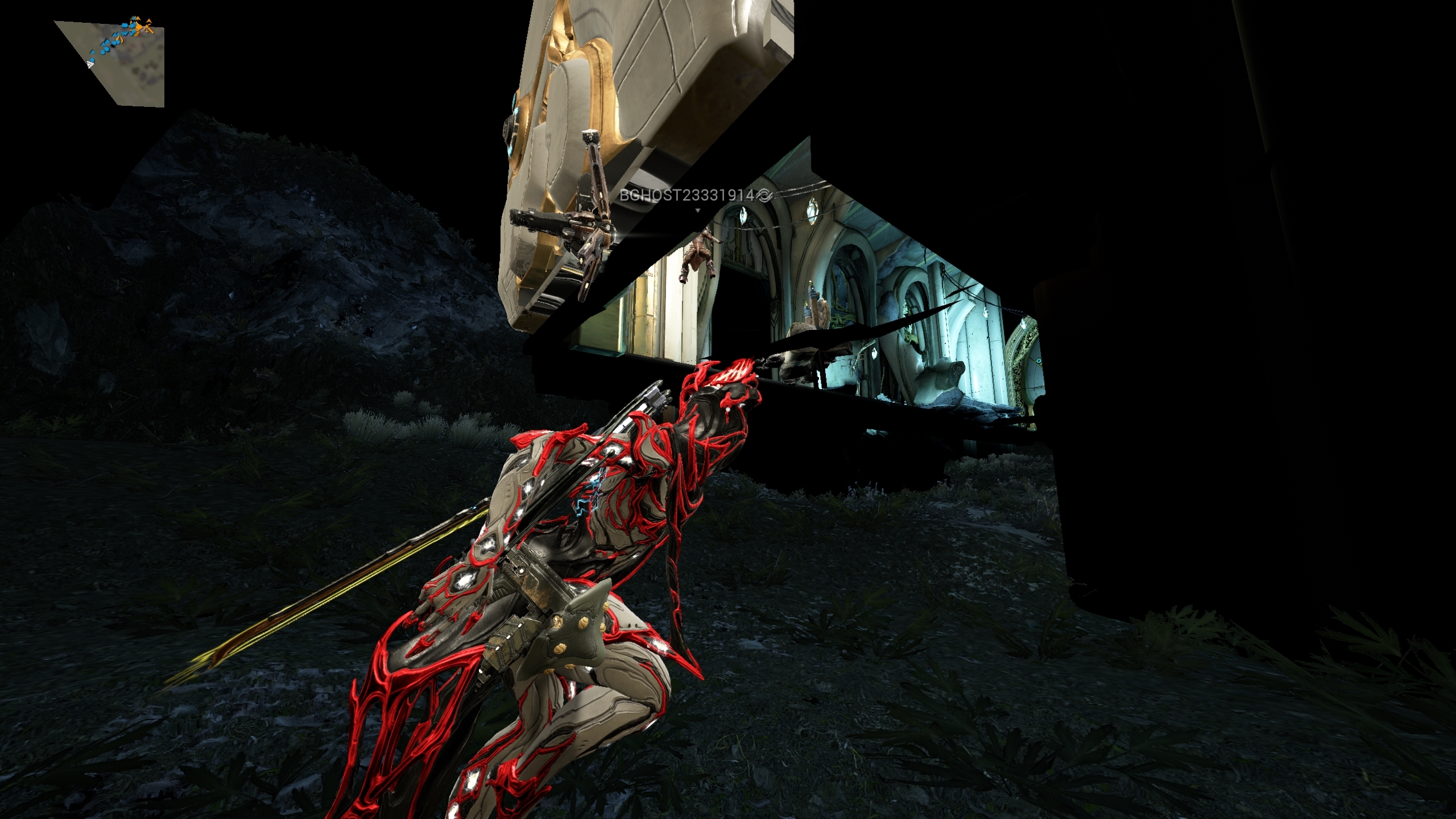Expand the minimap's orange marker cluster
The image size is (1456, 819).
138,28
